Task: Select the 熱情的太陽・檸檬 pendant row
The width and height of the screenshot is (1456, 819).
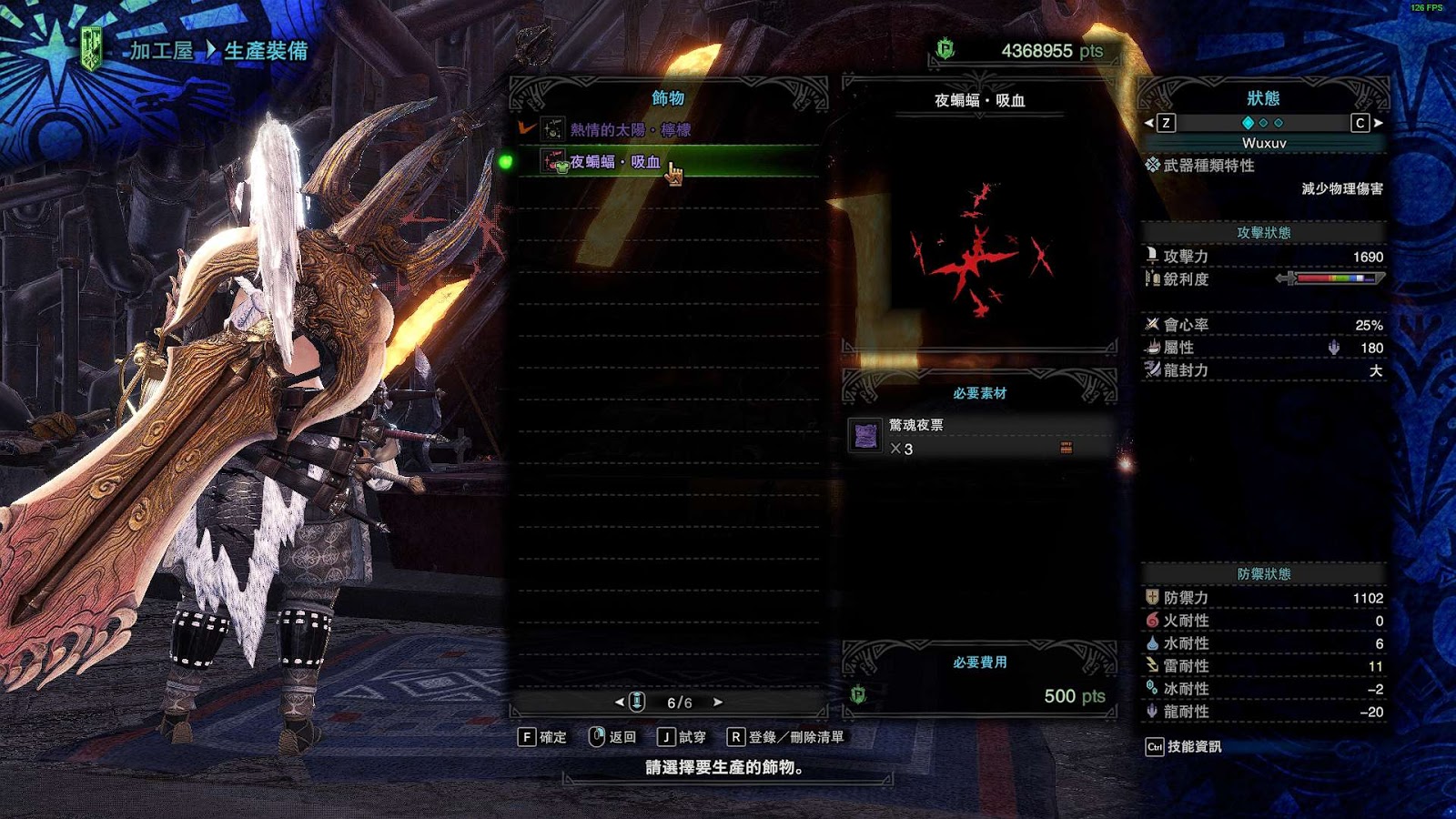Action: (x=630, y=130)
